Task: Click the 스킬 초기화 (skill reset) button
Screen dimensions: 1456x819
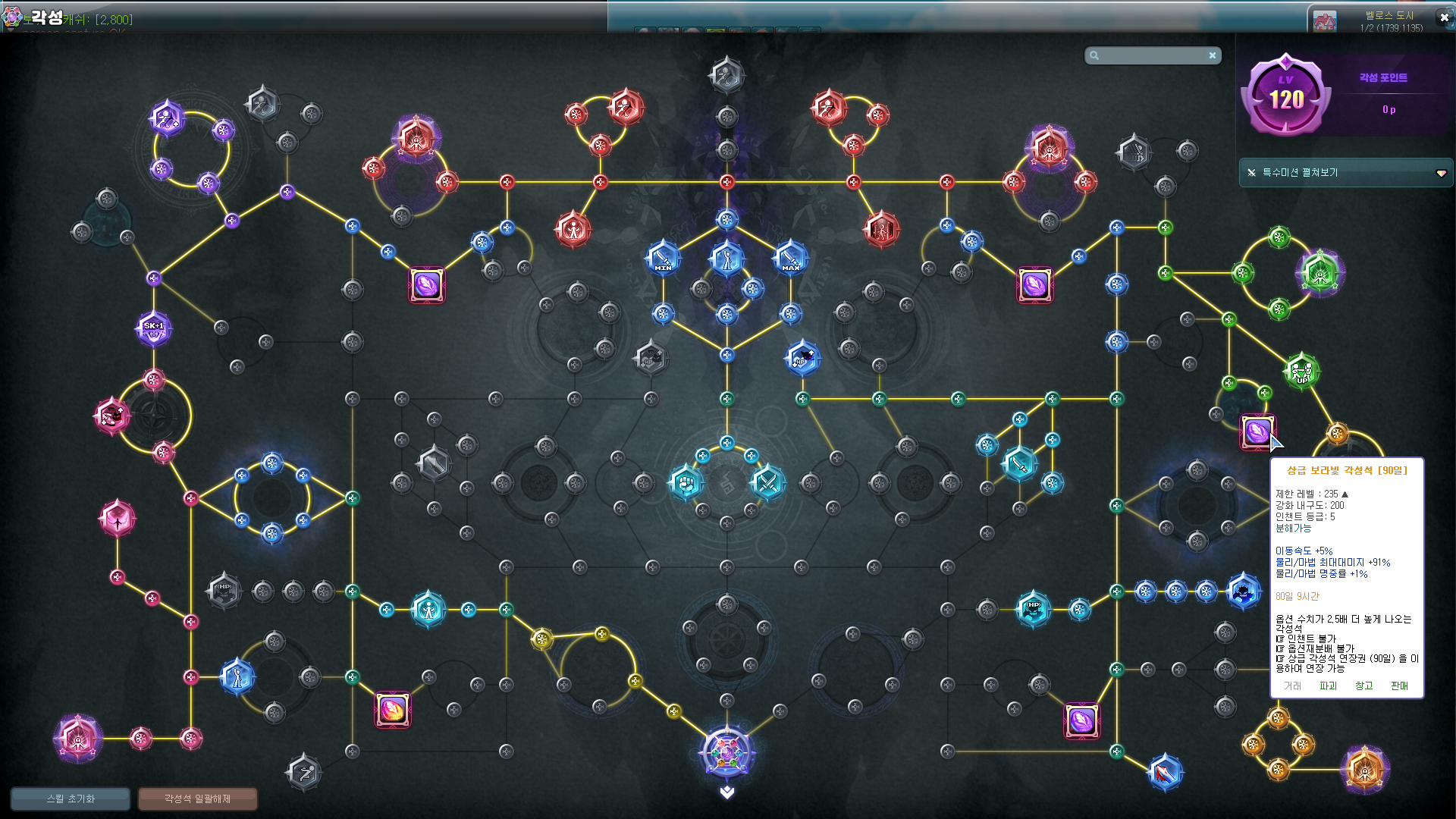Action: [x=71, y=799]
